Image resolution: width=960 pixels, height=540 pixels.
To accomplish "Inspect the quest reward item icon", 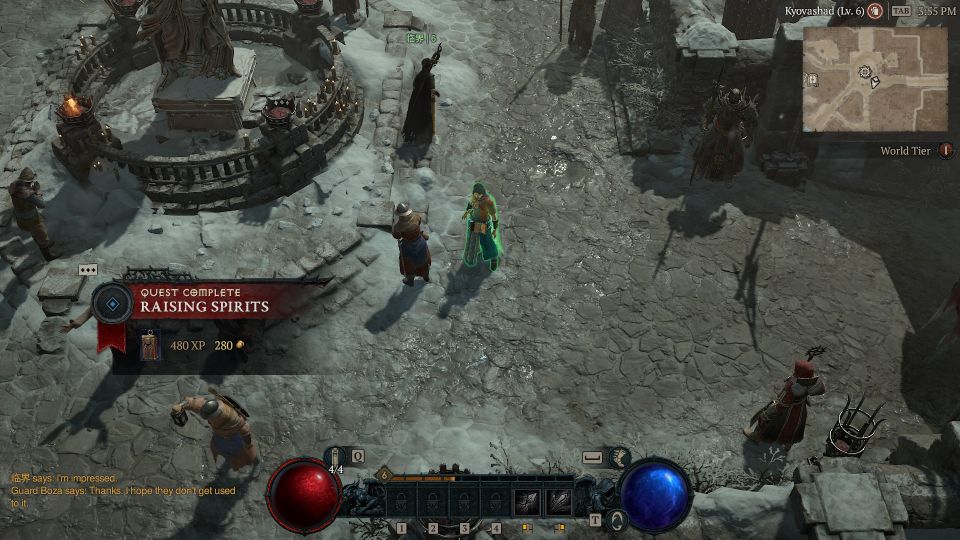I will [x=149, y=345].
